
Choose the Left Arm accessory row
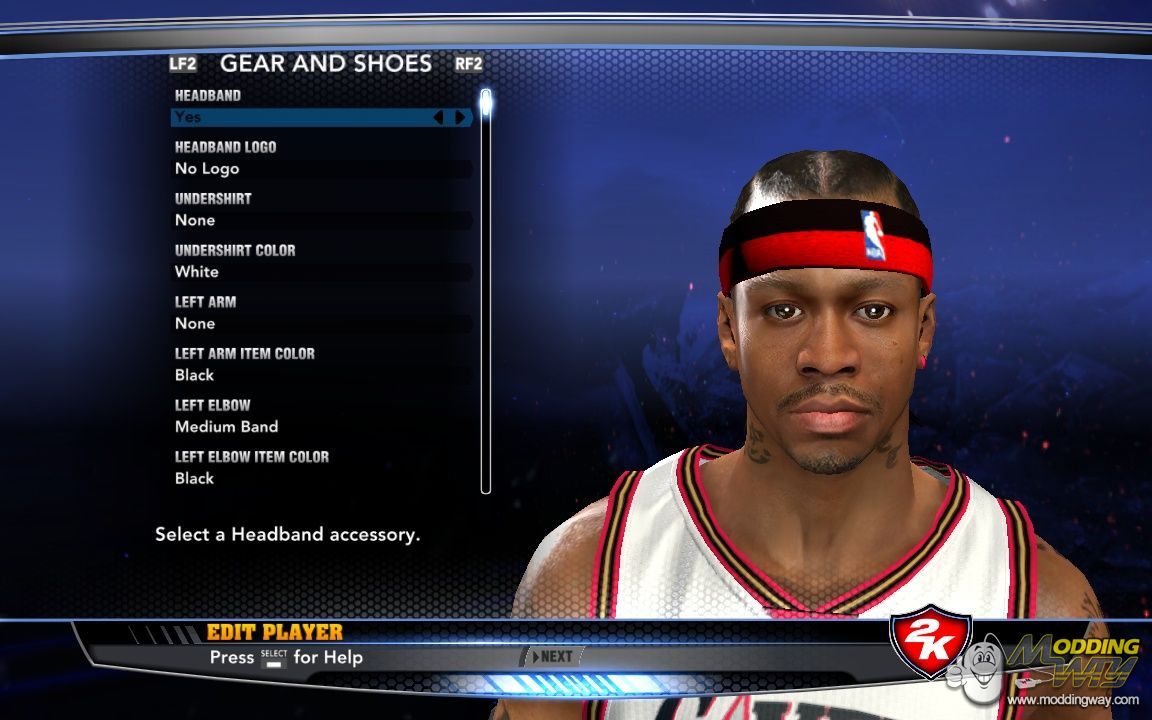tap(320, 324)
